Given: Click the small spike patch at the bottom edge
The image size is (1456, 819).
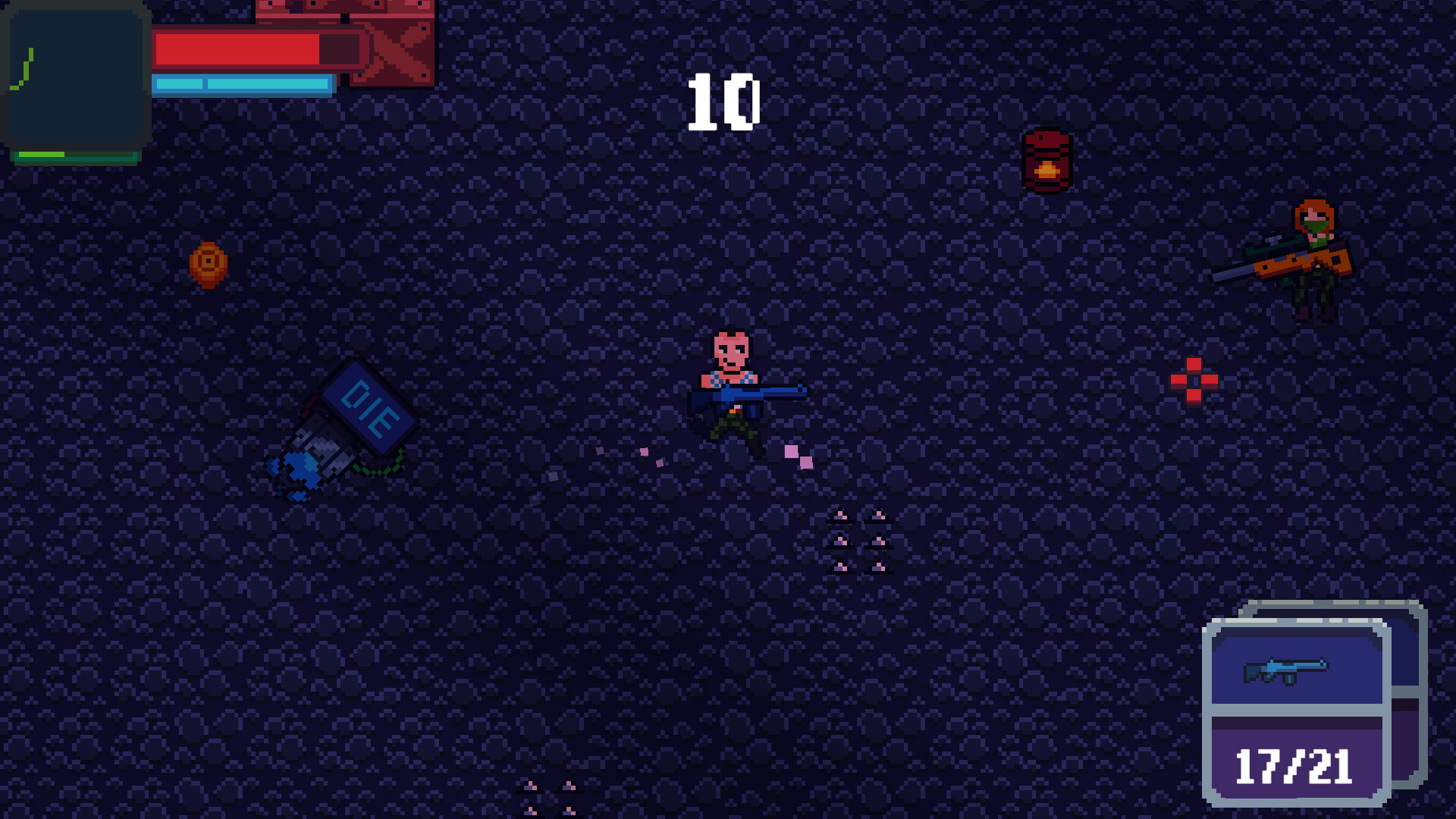Looking at the screenshot, I should point(549,796).
